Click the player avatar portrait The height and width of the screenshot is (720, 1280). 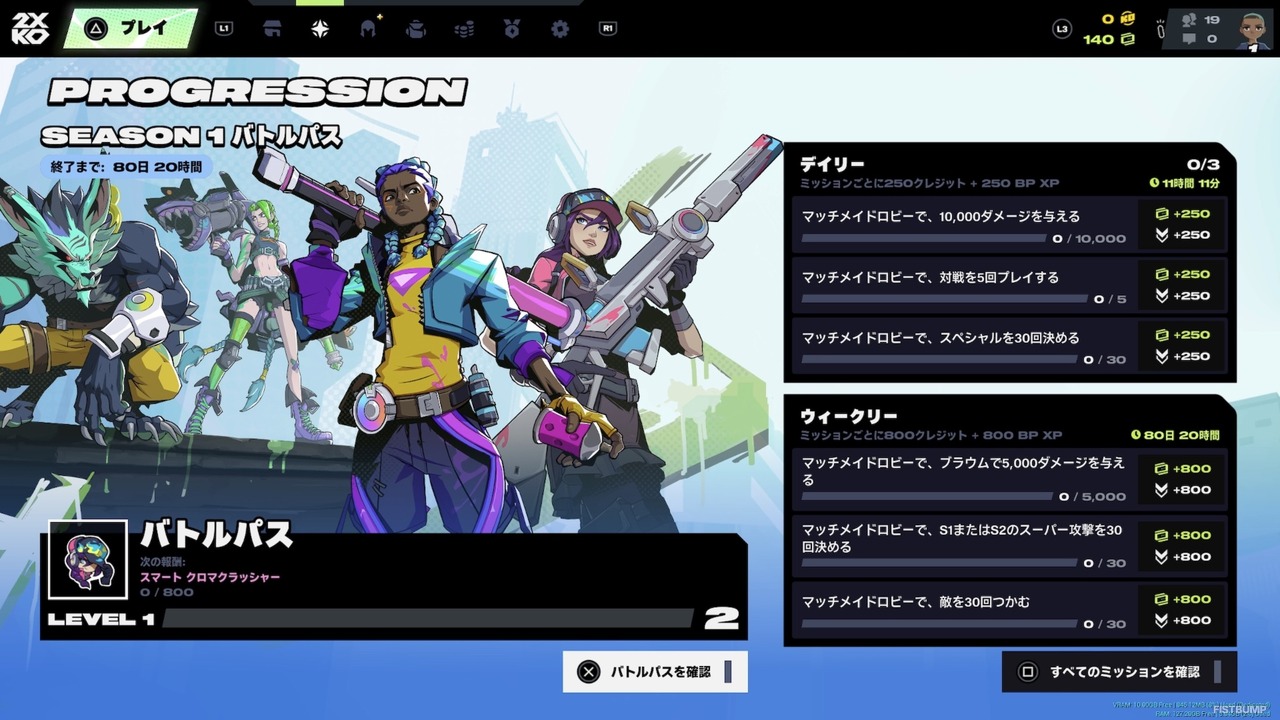point(1251,28)
